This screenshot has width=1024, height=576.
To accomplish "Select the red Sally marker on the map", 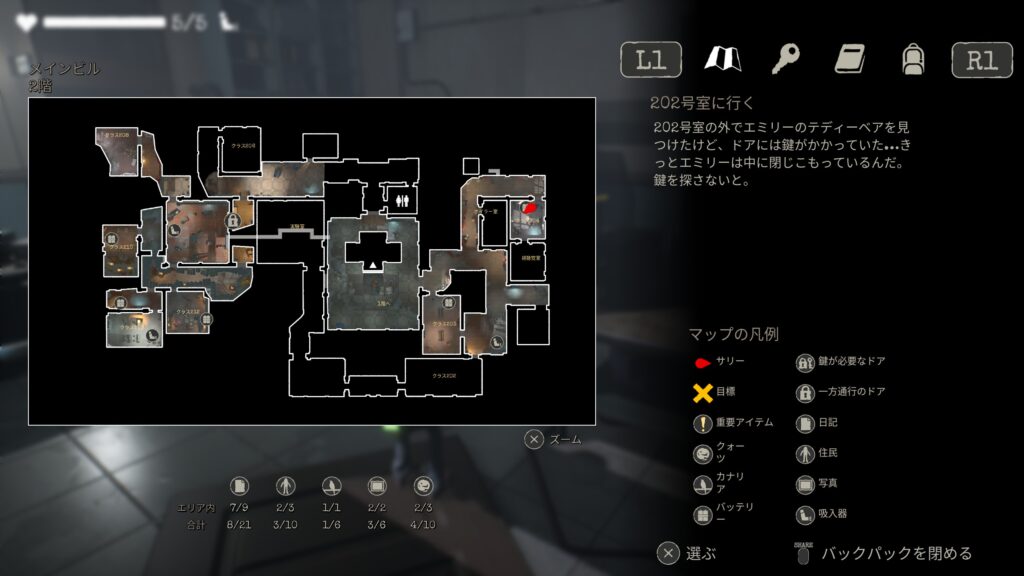I will [x=529, y=207].
